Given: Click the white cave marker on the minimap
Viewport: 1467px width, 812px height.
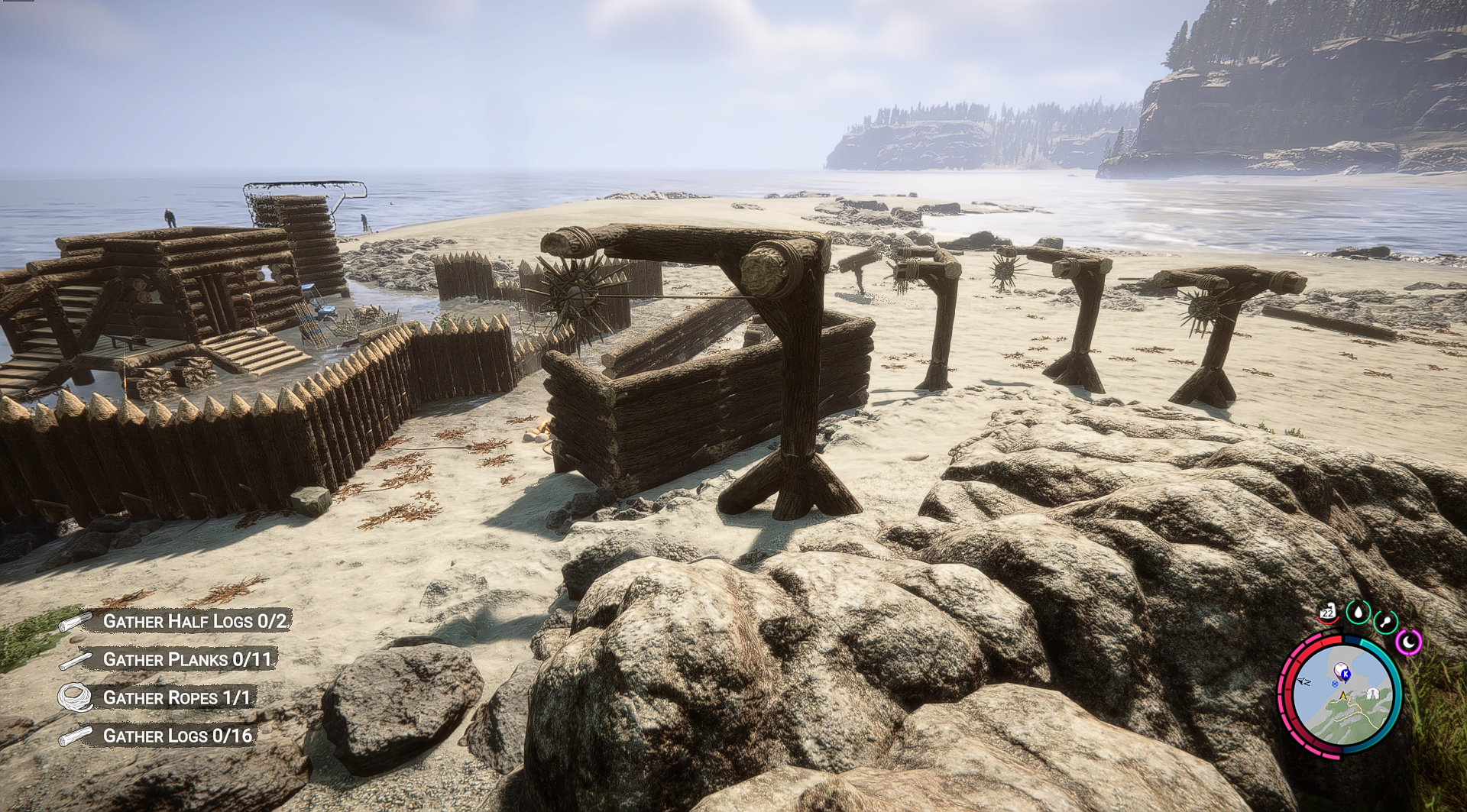Looking at the screenshot, I should point(1373,694).
